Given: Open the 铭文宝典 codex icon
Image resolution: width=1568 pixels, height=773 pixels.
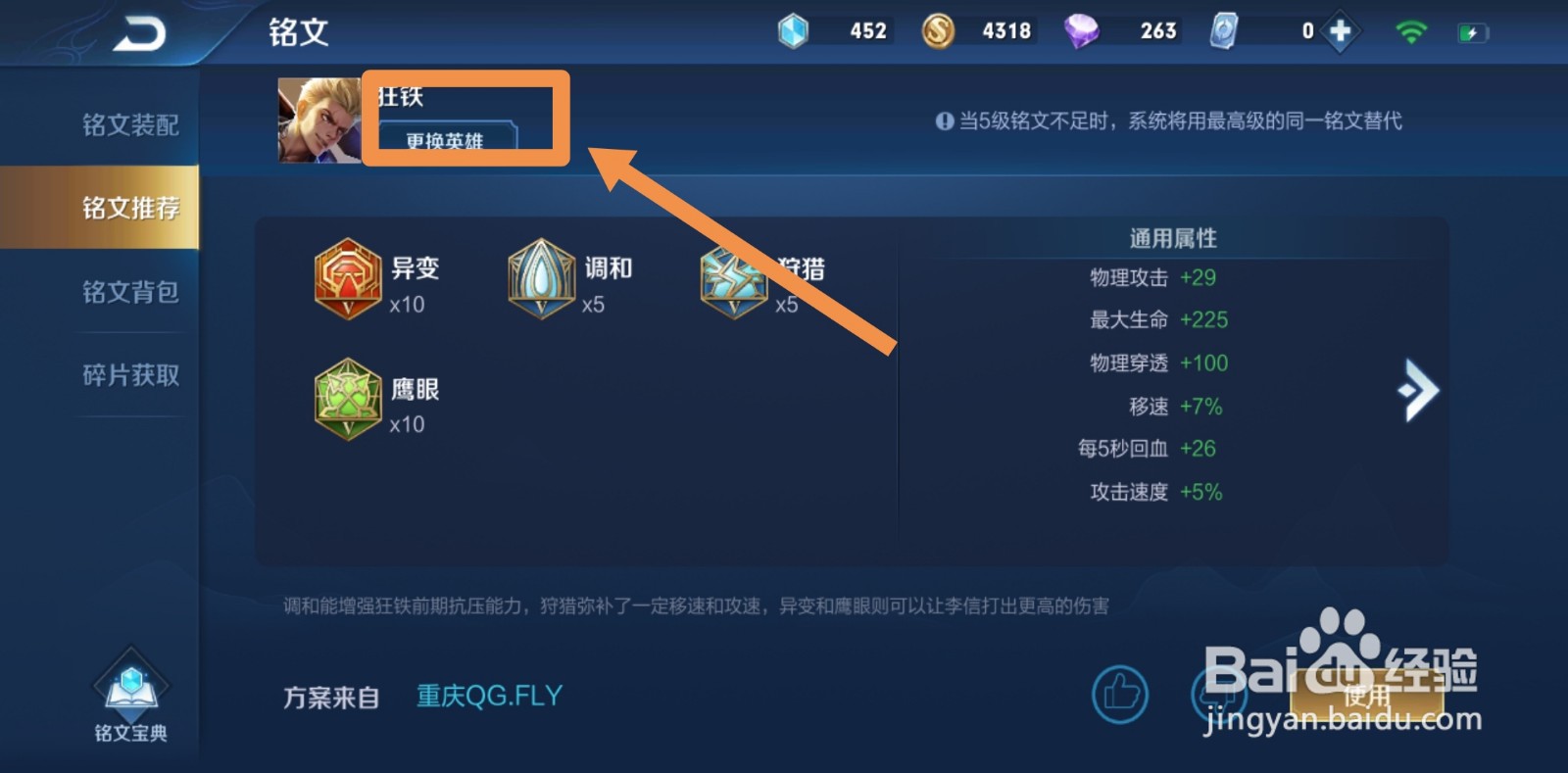Looking at the screenshot, I should (x=130, y=691).
